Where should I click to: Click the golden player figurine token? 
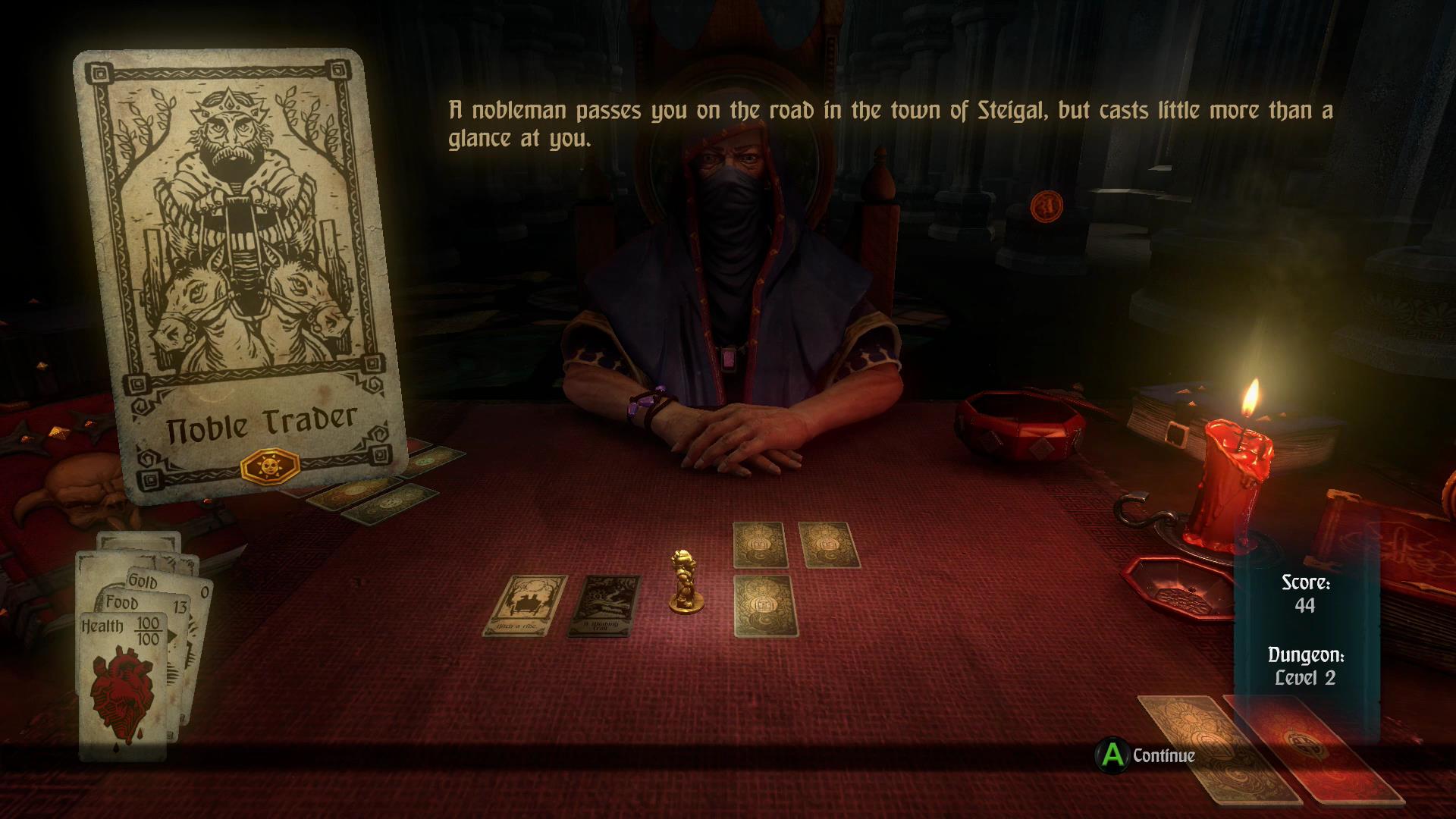(x=685, y=582)
